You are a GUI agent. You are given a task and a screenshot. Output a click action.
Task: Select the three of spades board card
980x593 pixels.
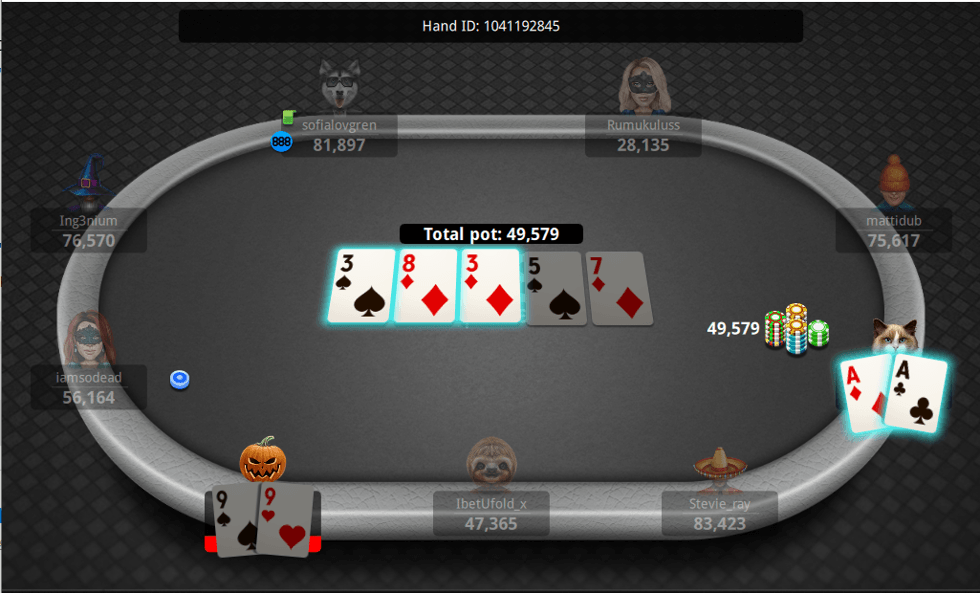(361, 287)
